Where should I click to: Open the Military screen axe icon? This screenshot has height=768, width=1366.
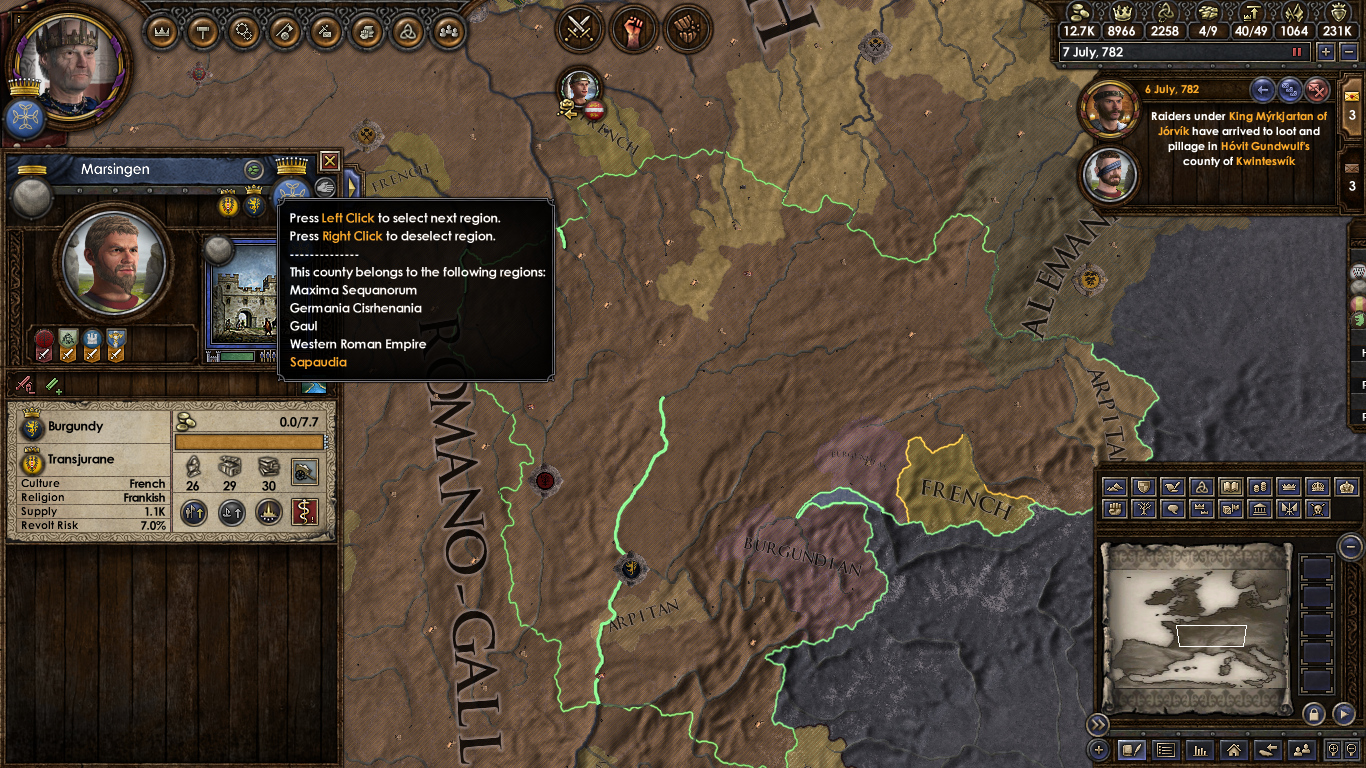283,31
